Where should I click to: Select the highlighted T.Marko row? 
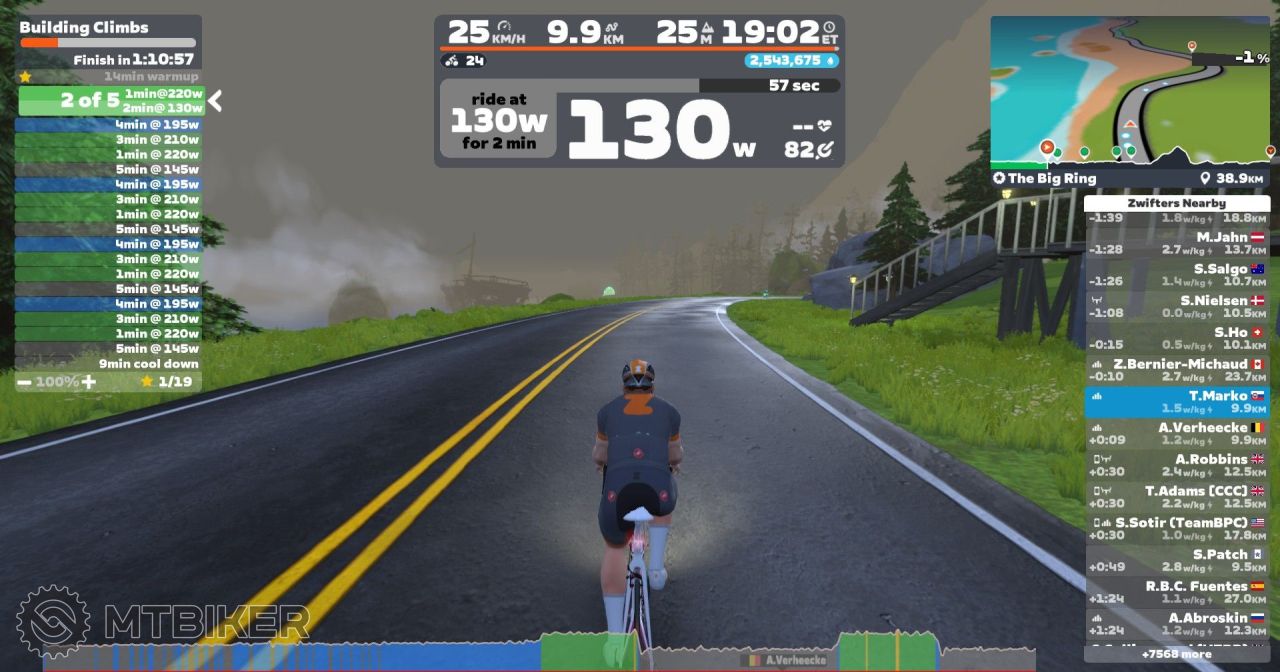click(1177, 402)
